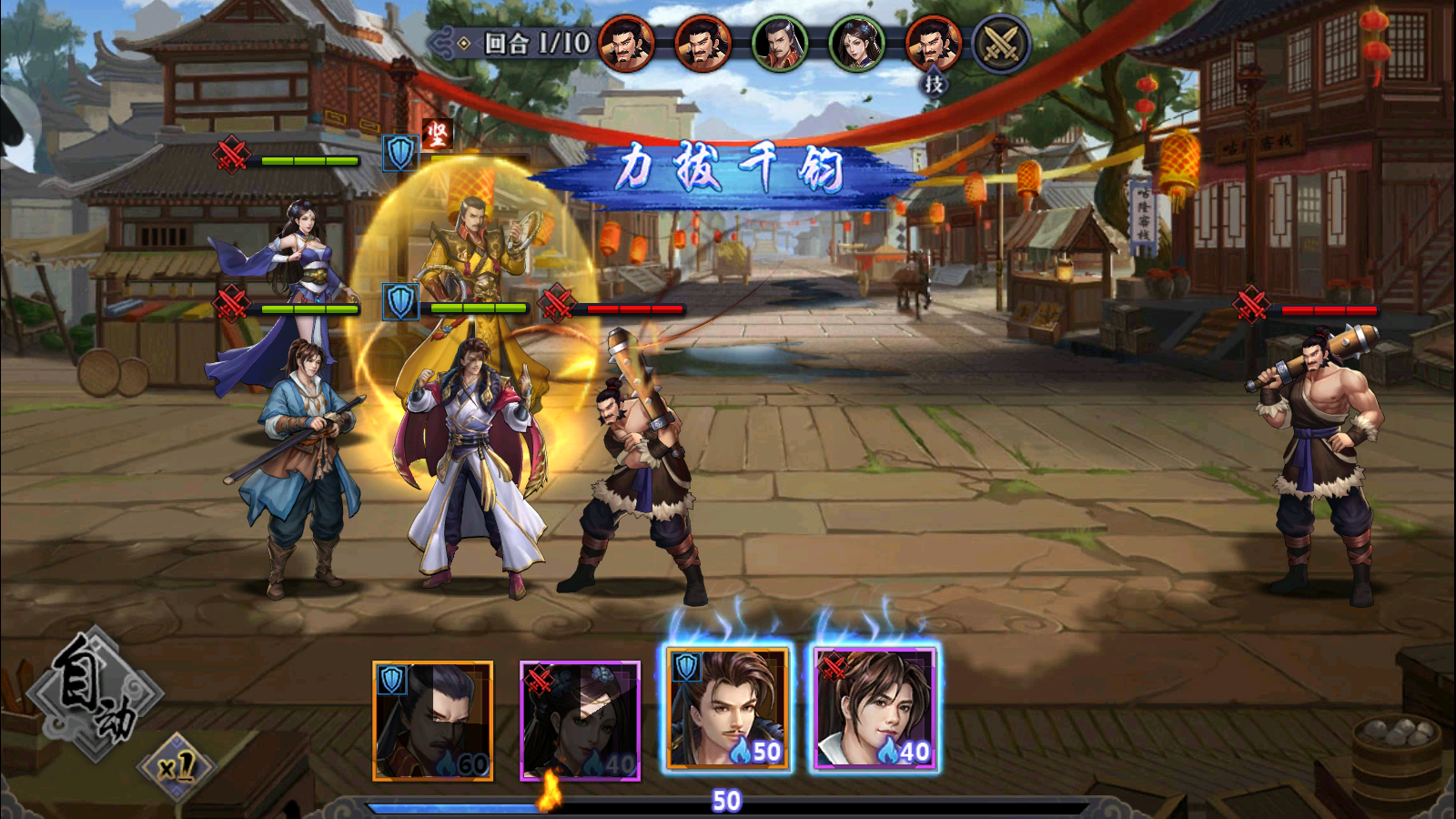The image size is (1456, 819).
Task: Select the green-bordered male hero turn portrait
Action: coord(780,43)
